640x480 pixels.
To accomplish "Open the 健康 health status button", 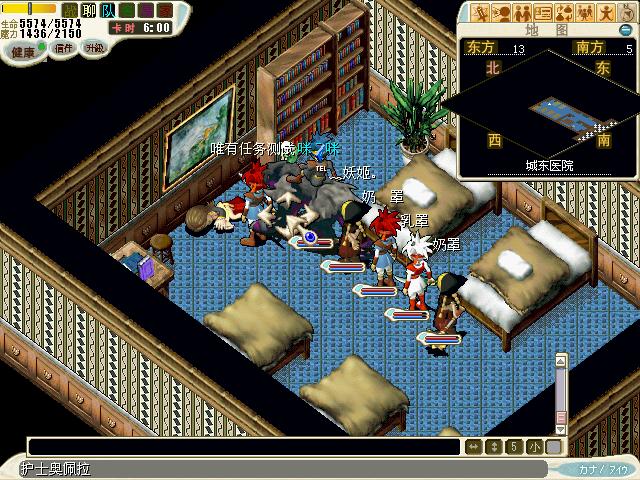I will coord(21,50).
